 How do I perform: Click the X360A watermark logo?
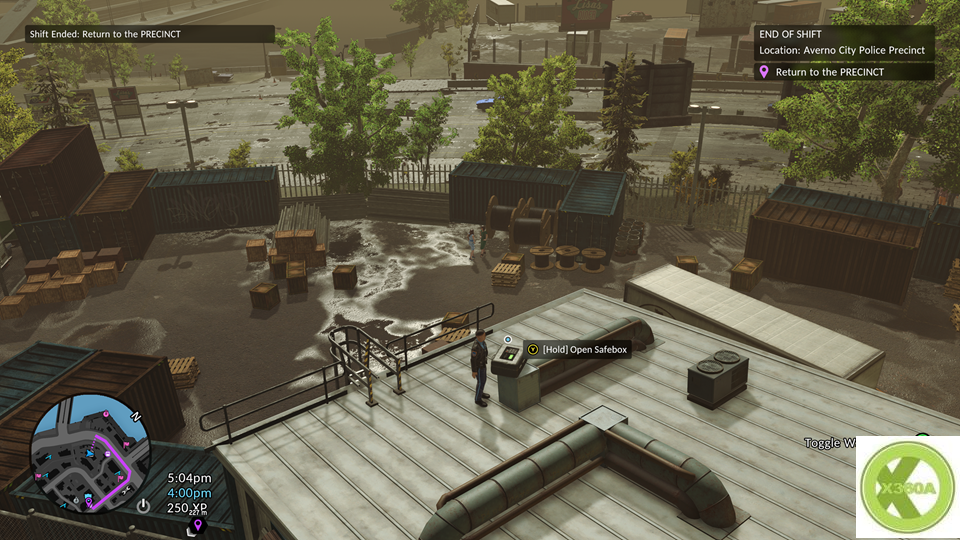[x=907, y=488]
